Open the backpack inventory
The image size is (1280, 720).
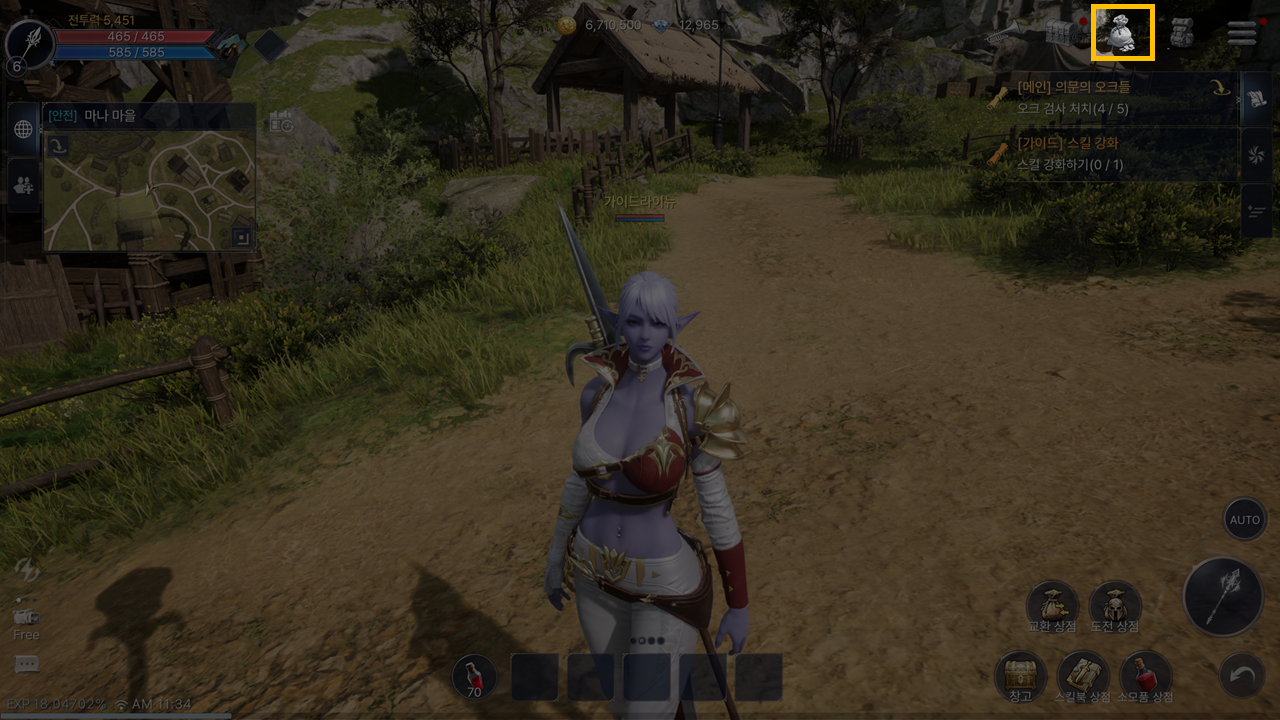[x=1183, y=33]
